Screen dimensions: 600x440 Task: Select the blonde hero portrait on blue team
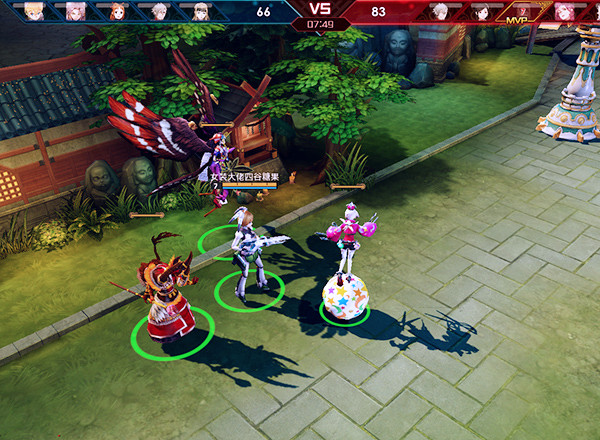click(34, 11)
